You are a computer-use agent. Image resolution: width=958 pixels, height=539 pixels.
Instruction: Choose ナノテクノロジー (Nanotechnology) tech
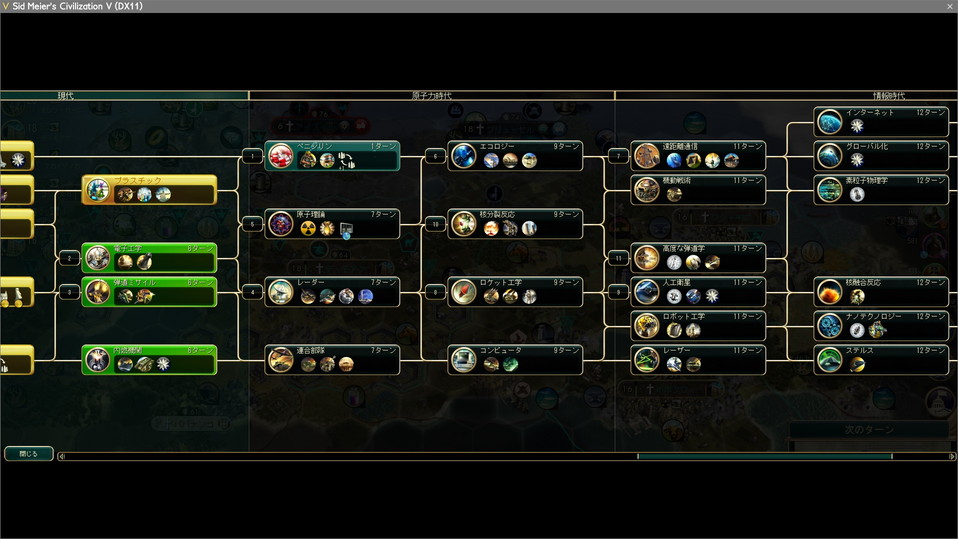point(880,326)
